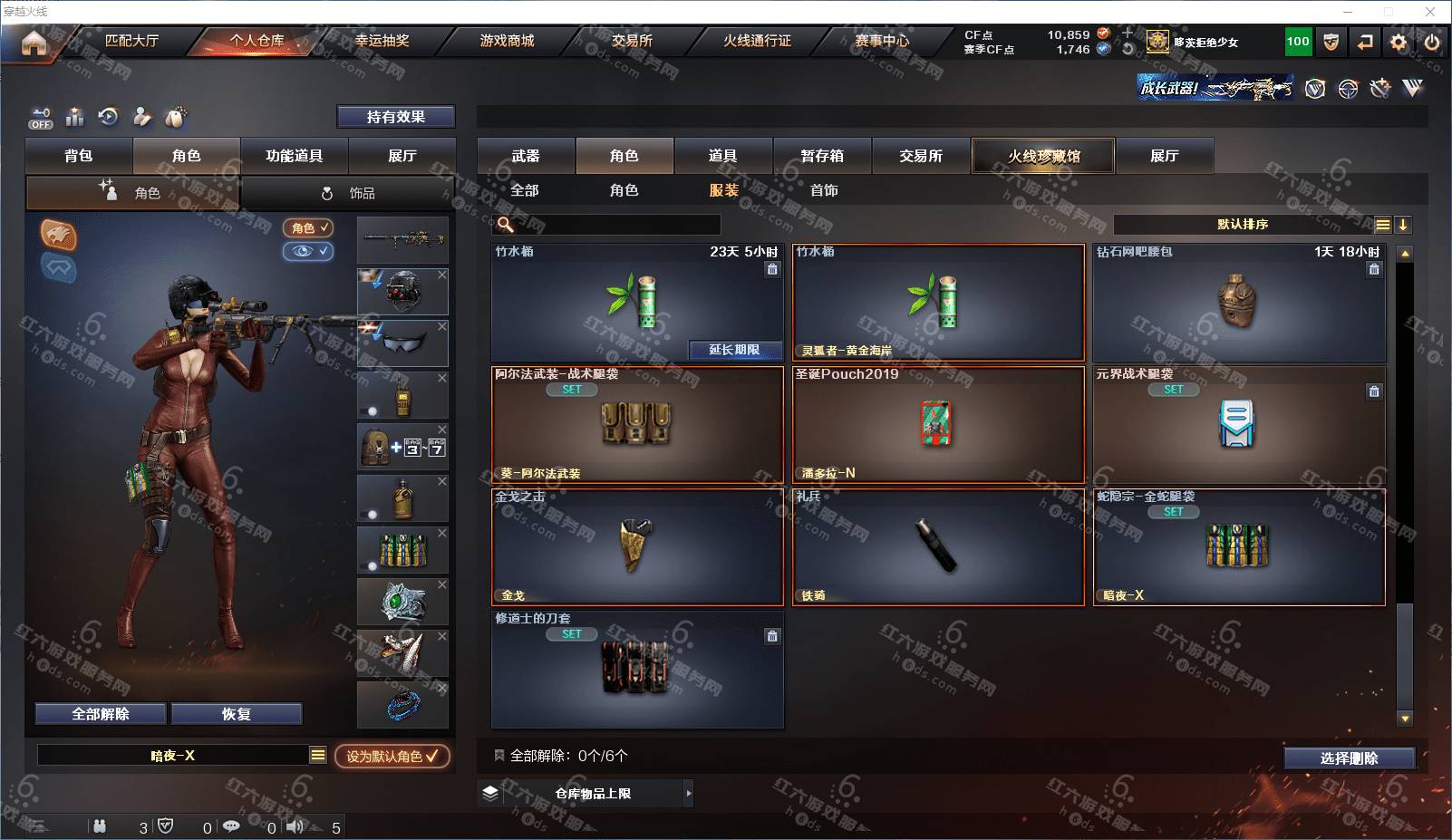Open the 游戏商城 game shop menu

click(x=507, y=41)
